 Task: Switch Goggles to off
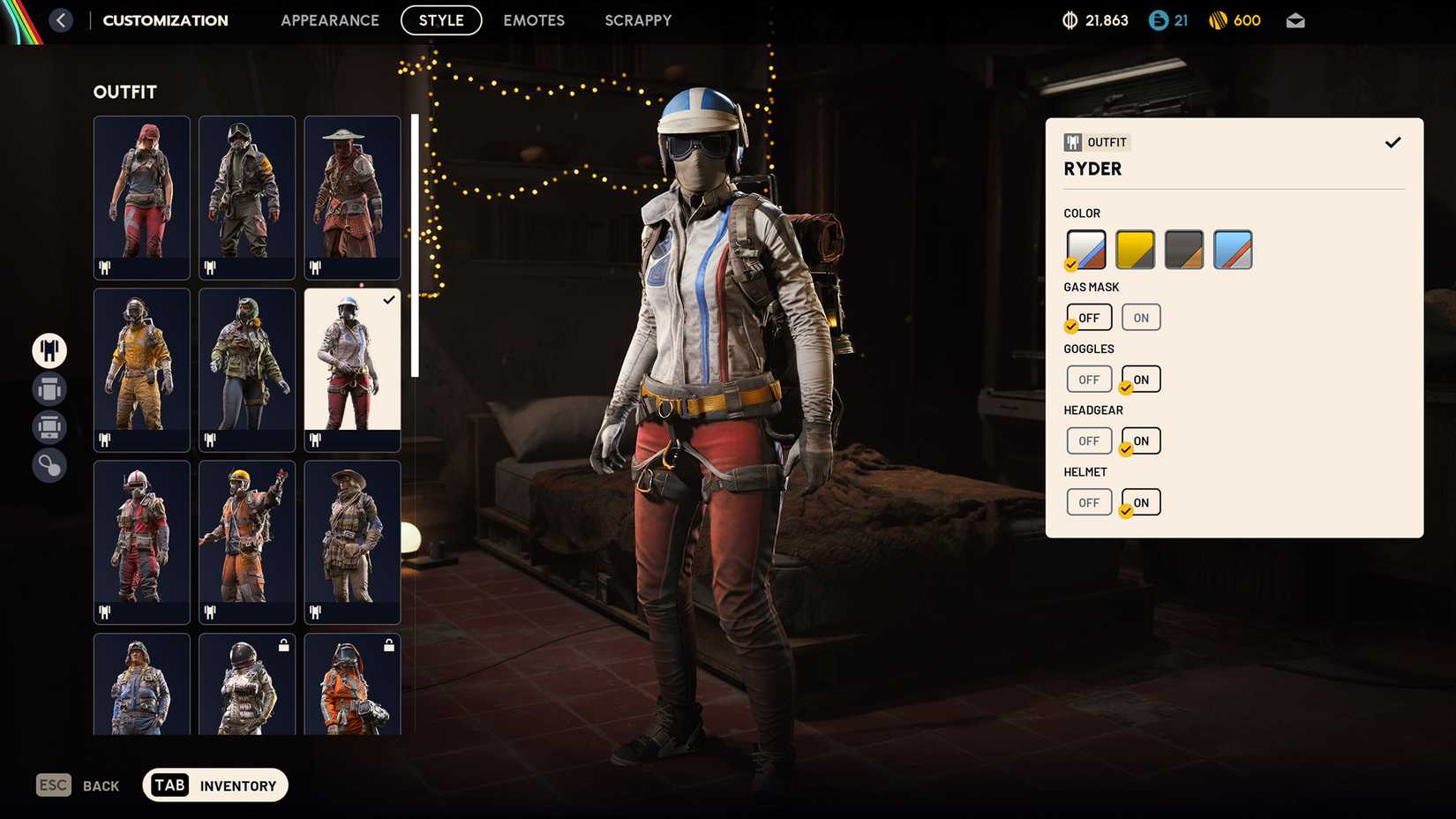point(1089,379)
